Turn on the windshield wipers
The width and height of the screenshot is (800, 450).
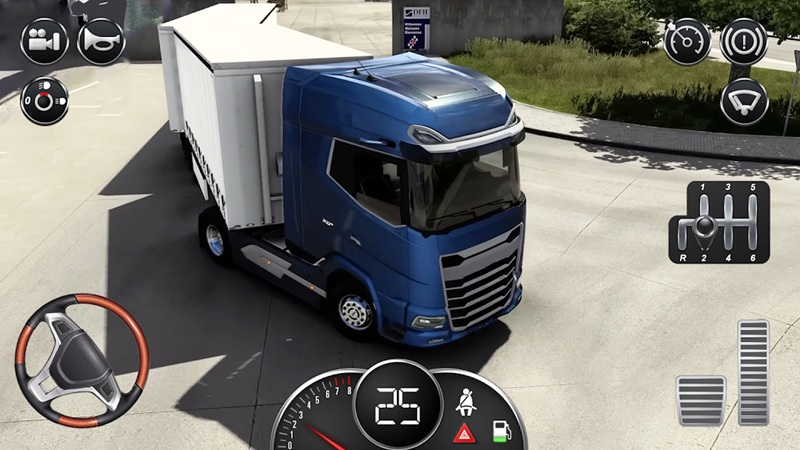[744, 101]
